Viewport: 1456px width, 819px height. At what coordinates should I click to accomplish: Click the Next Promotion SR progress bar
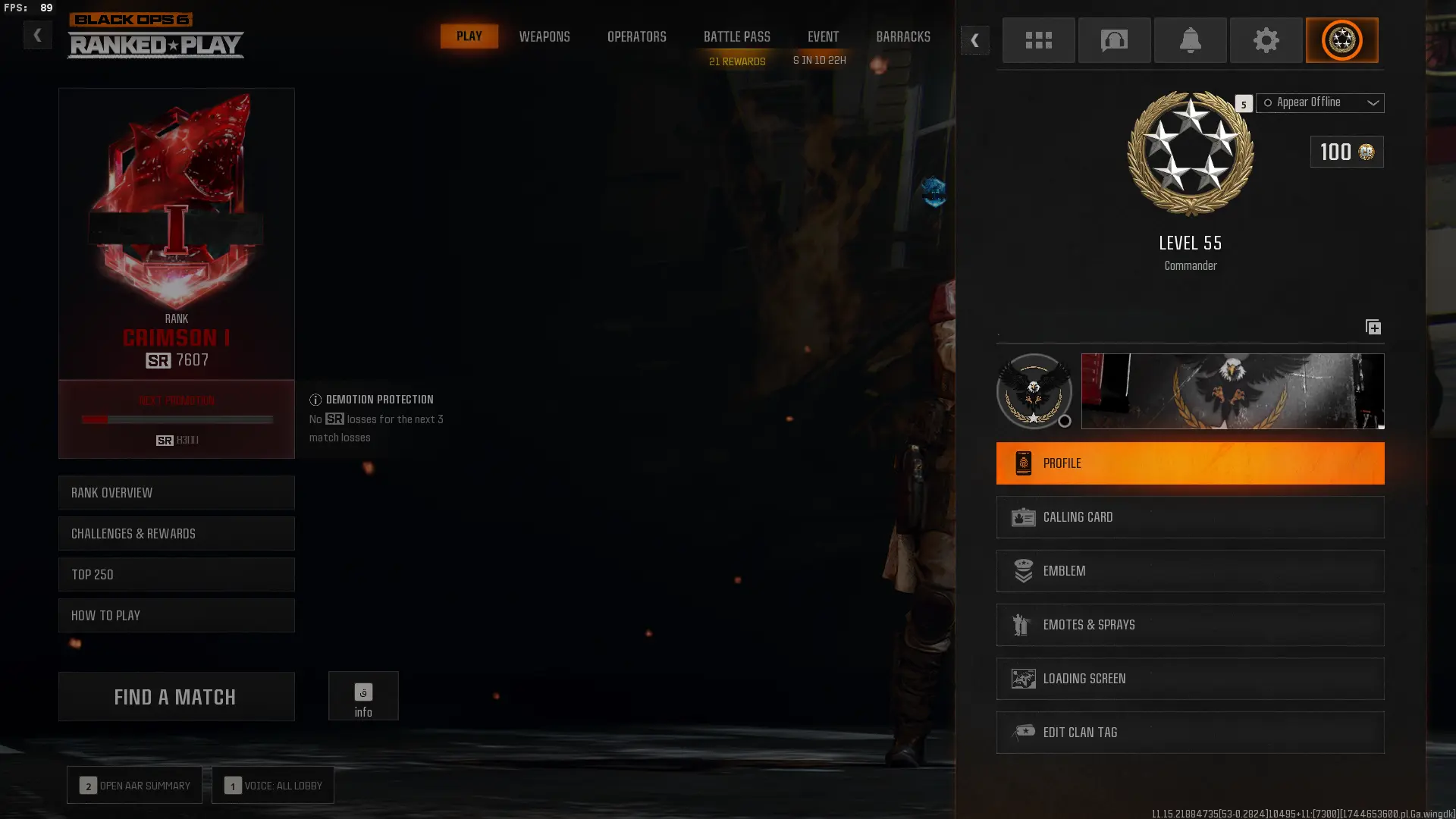point(176,419)
